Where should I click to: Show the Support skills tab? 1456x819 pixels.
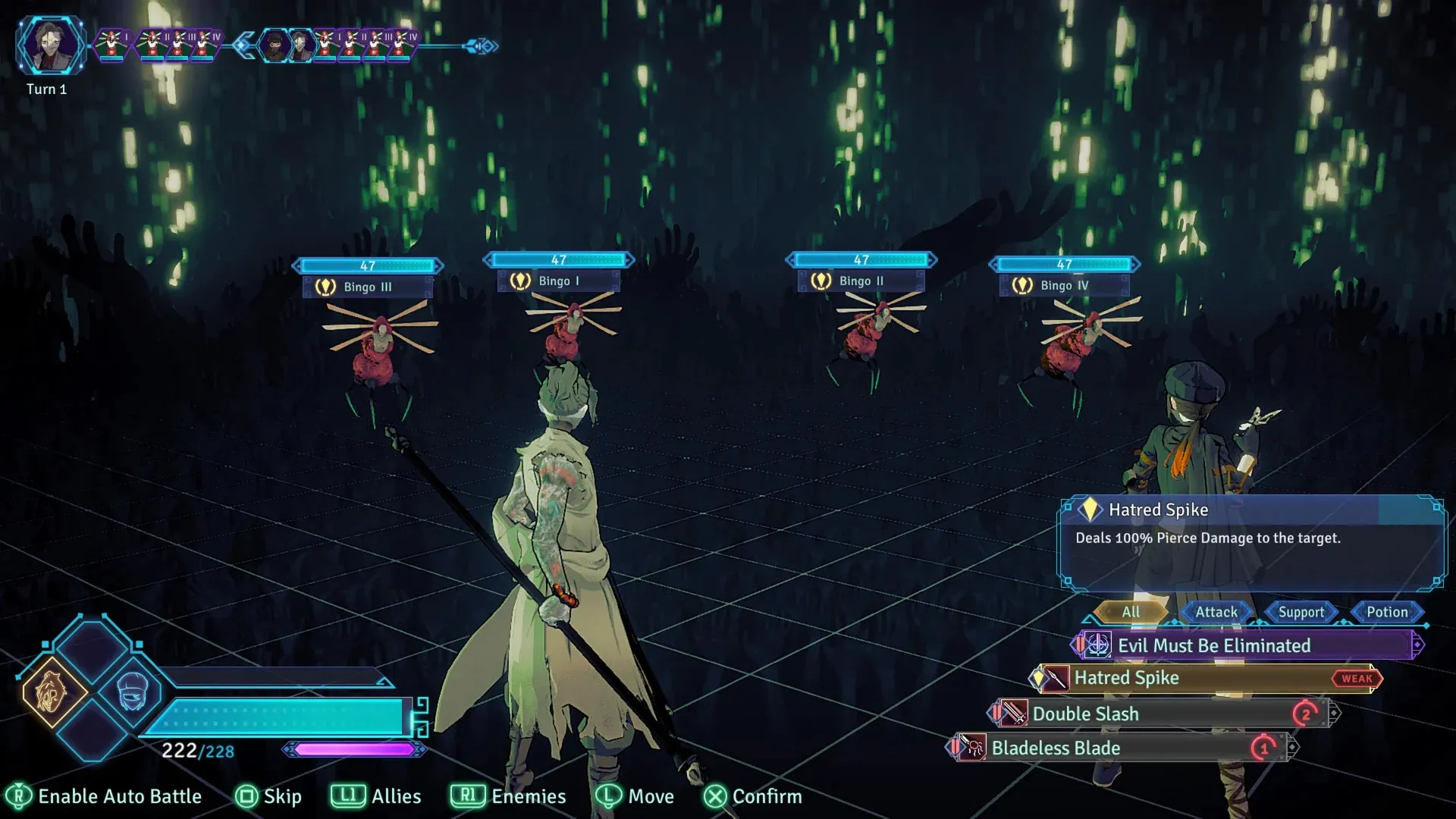coord(1301,612)
